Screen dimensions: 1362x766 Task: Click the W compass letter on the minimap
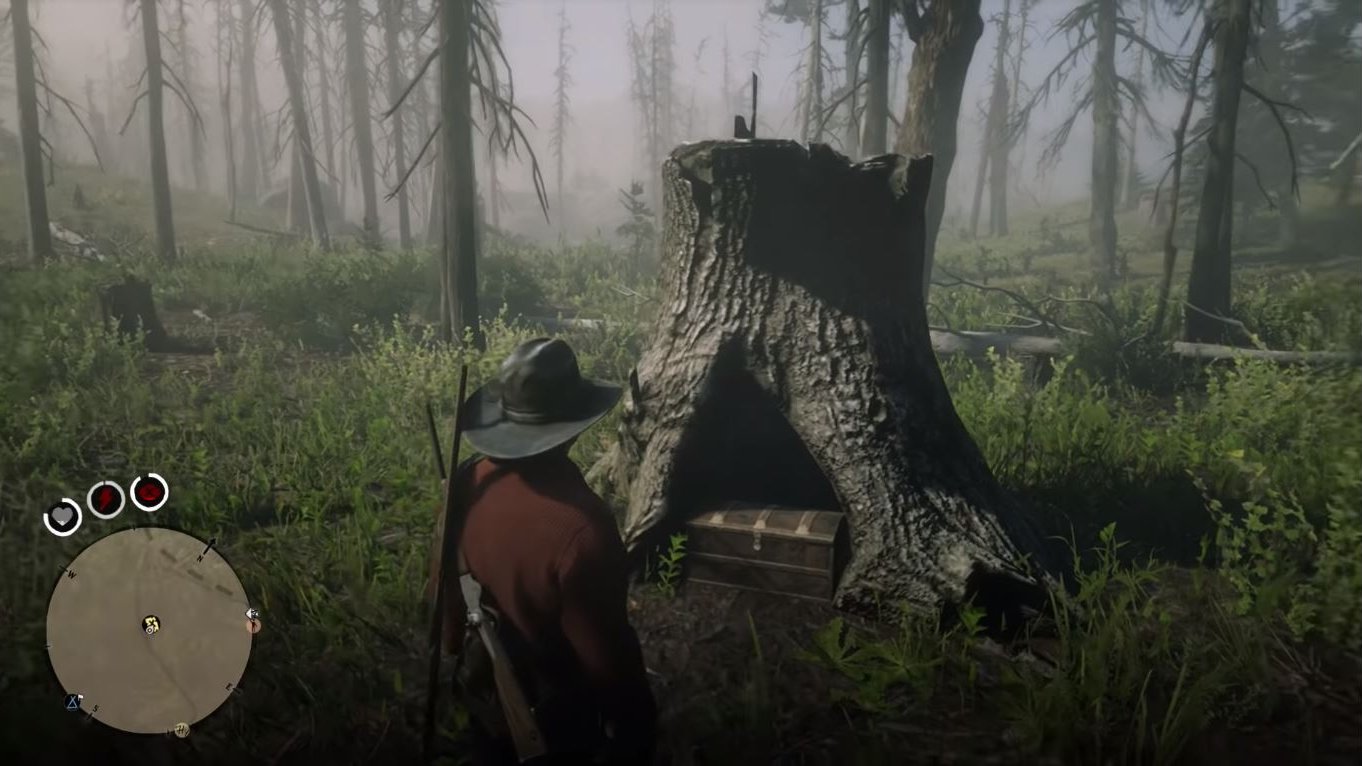point(71,573)
